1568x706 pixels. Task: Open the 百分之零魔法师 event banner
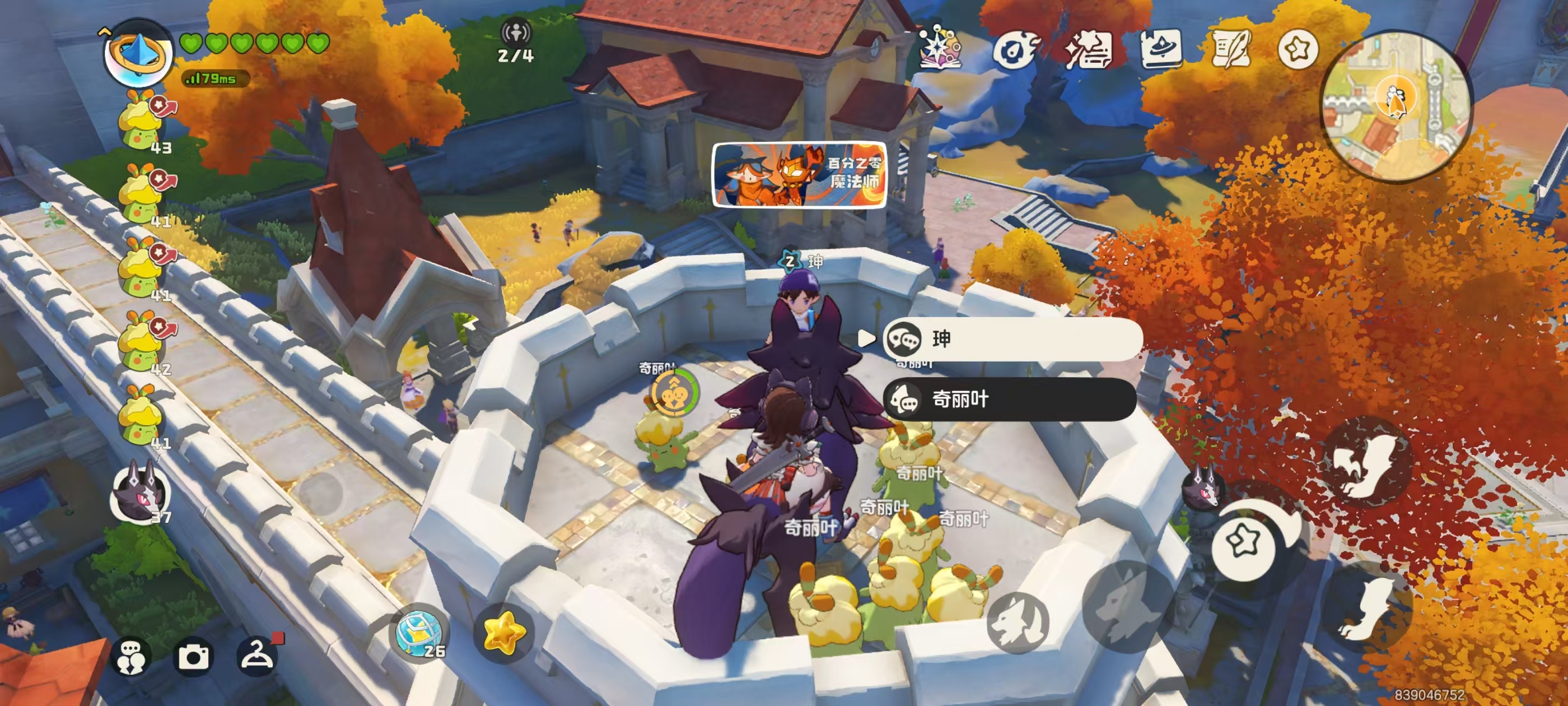point(799,175)
